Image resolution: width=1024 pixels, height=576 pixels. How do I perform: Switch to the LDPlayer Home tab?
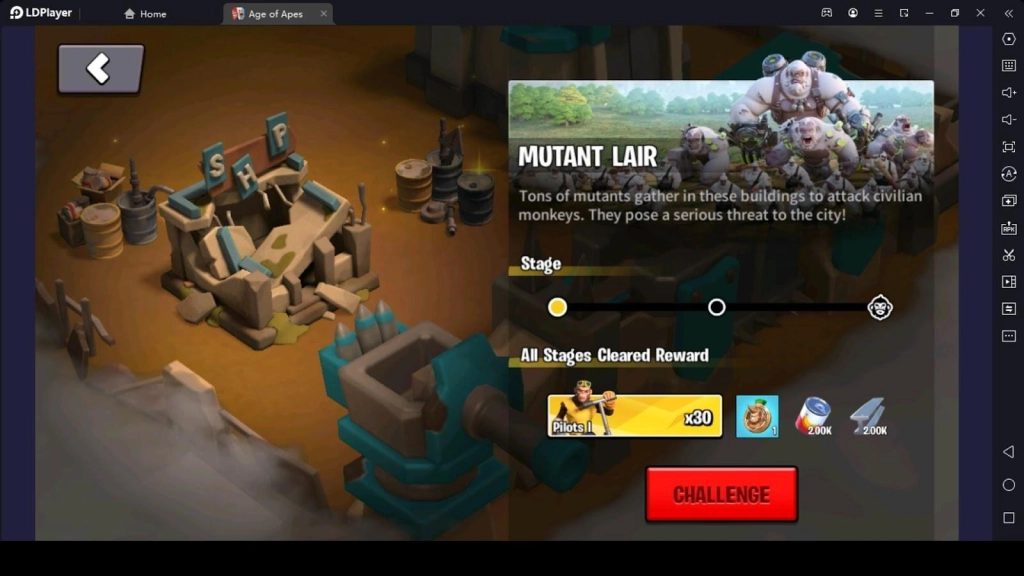point(145,14)
